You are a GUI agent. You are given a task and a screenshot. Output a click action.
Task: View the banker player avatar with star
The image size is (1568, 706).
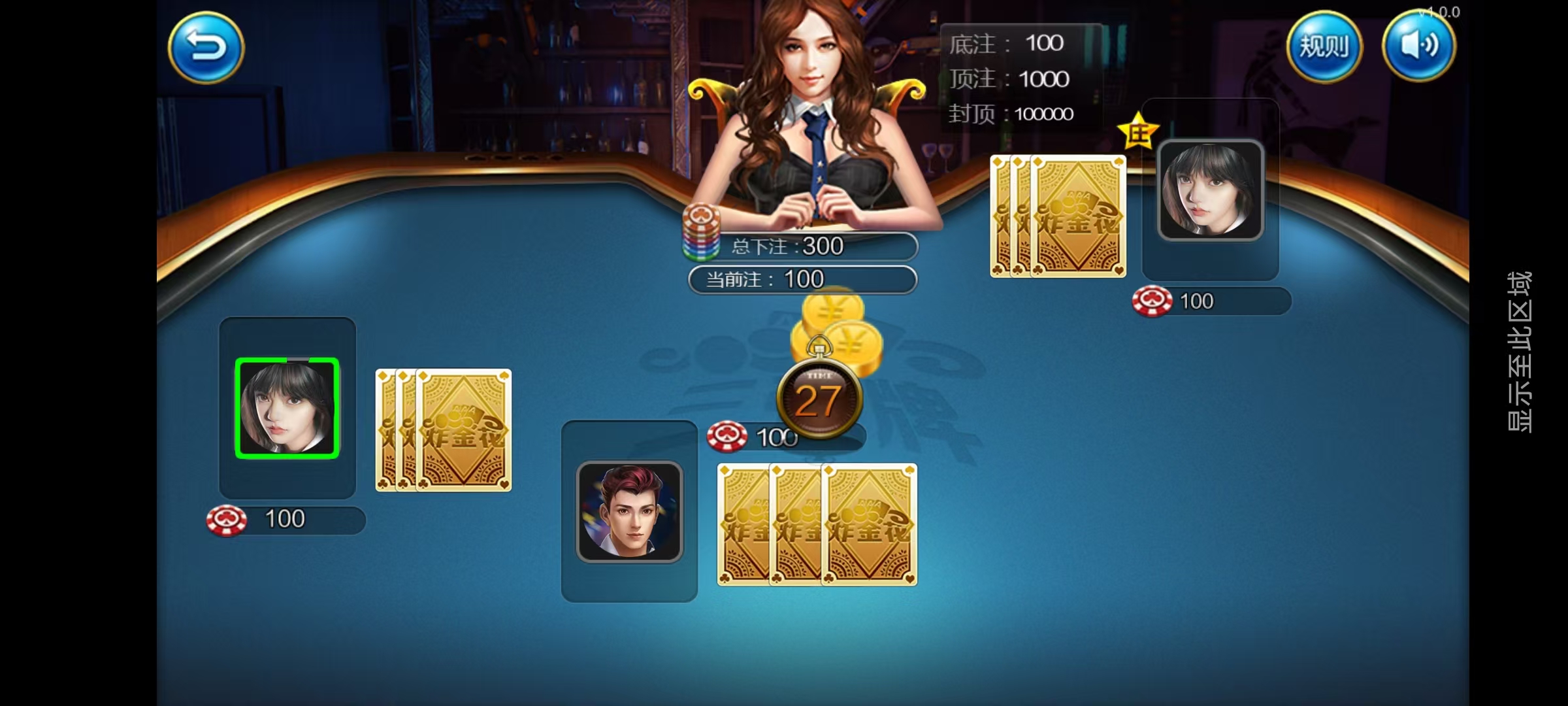(1210, 191)
